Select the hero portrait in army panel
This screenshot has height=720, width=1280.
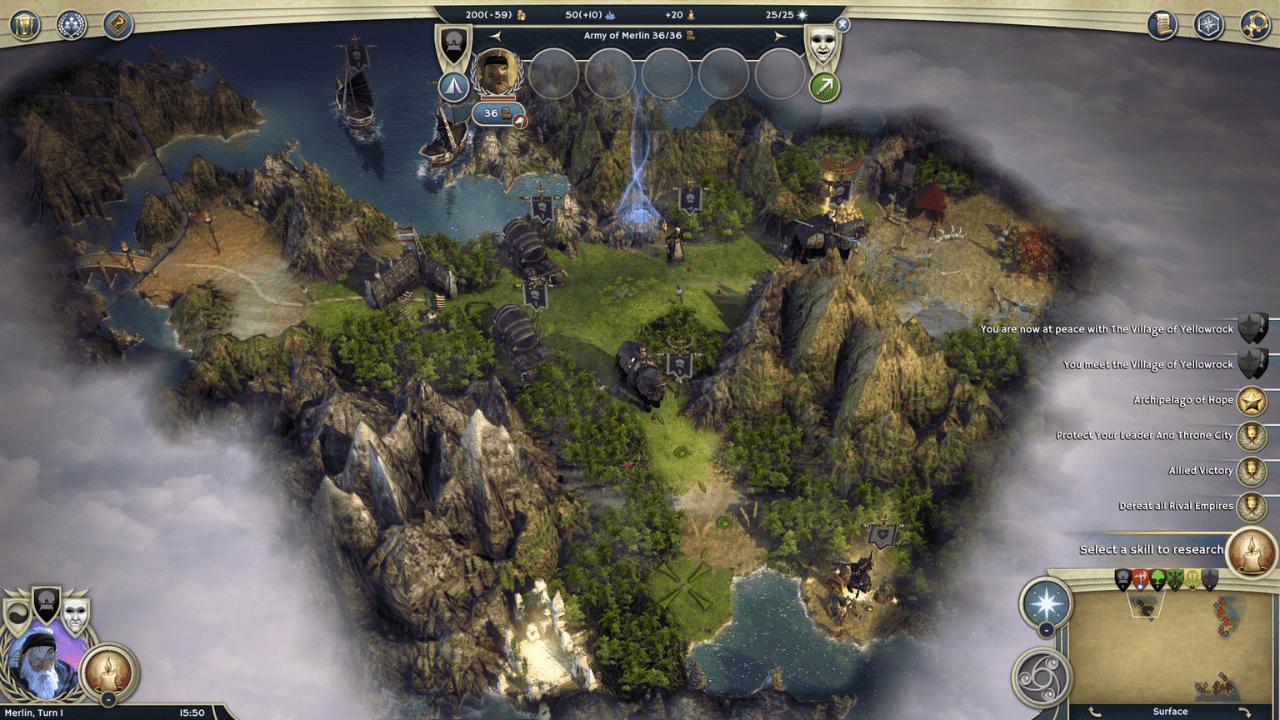(497, 73)
